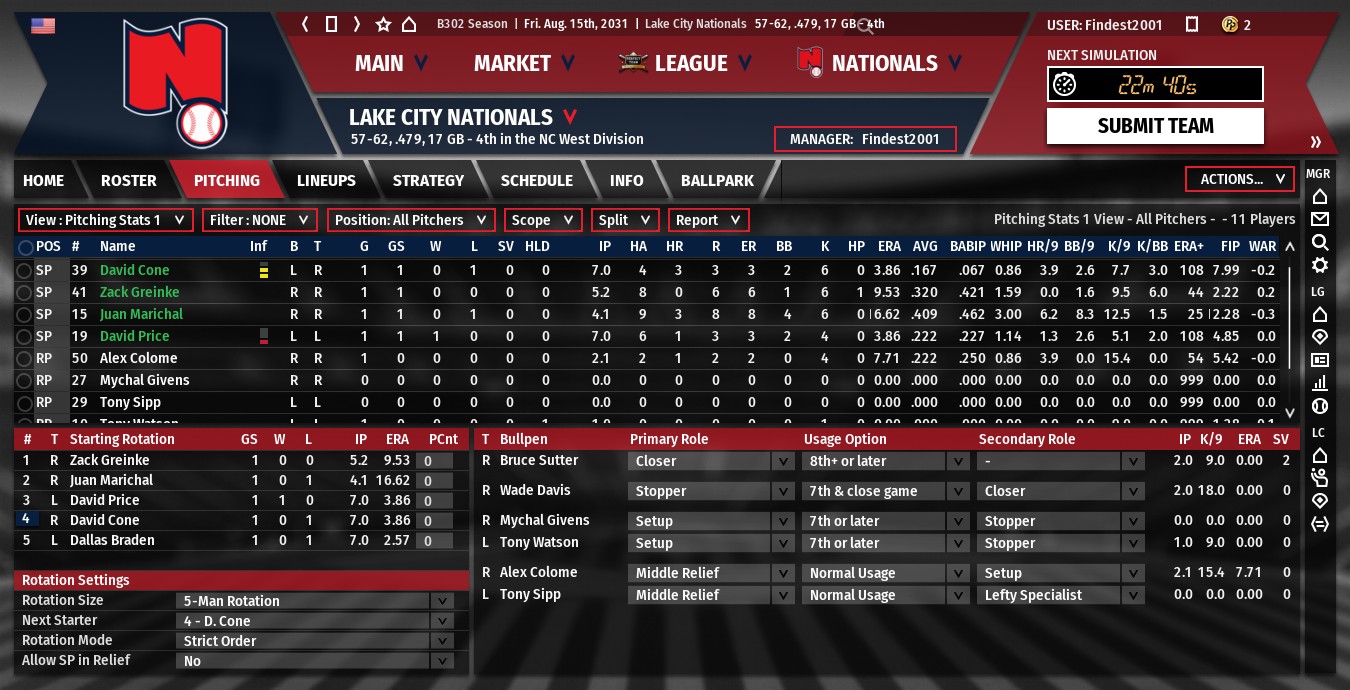Change the Pitching Stats 1 view dropdown
This screenshot has height=690, width=1350.
tap(105, 220)
